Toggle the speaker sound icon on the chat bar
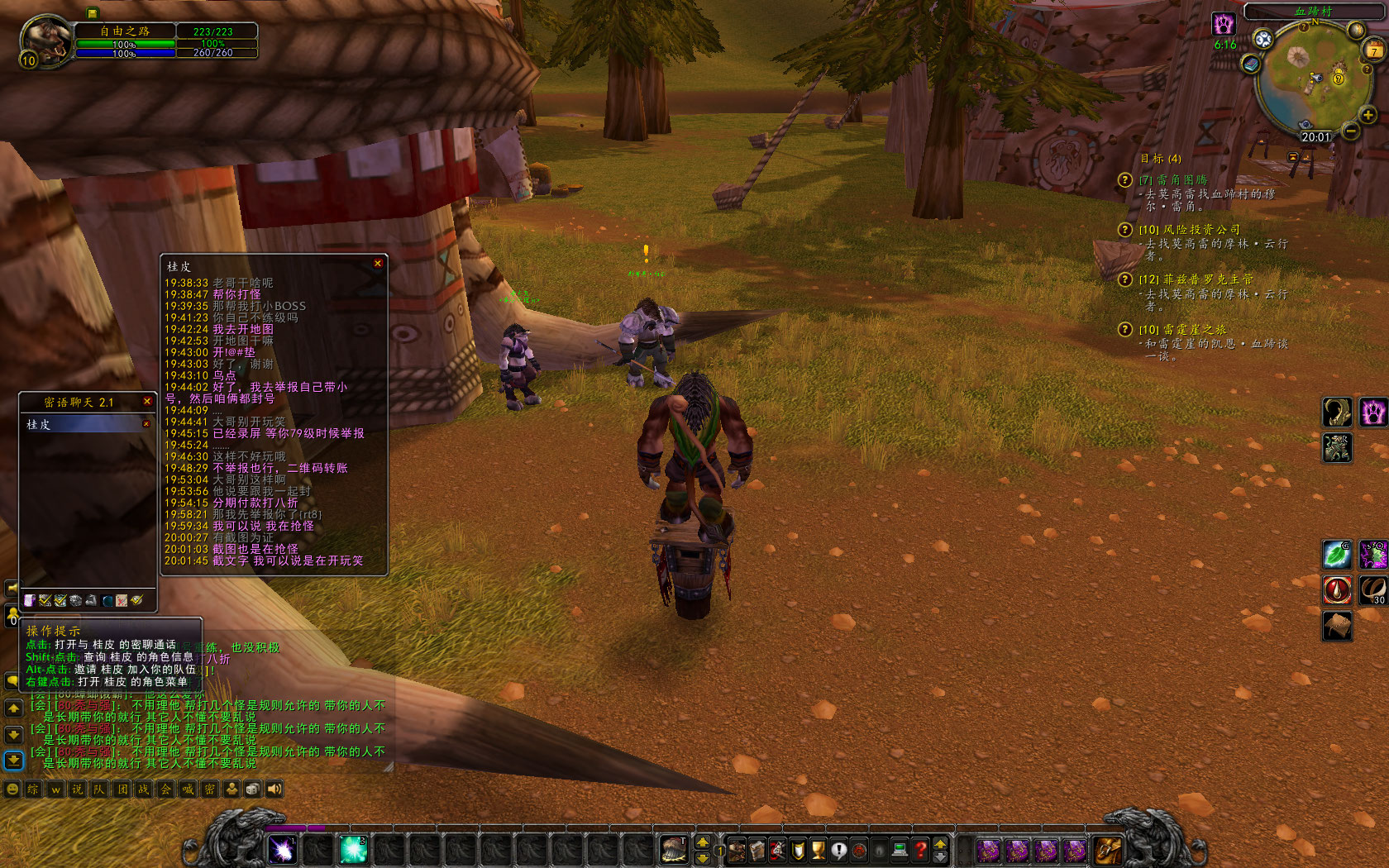This screenshot has width=1389, height=868. 274,789
